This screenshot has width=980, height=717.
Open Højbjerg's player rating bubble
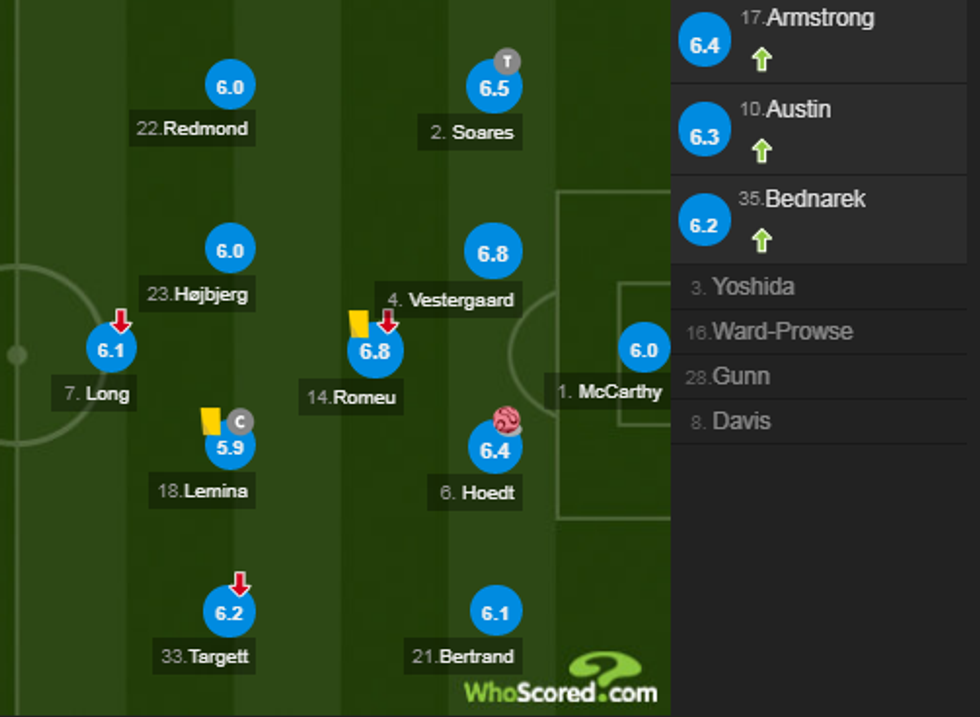click(x=230, y=250)
